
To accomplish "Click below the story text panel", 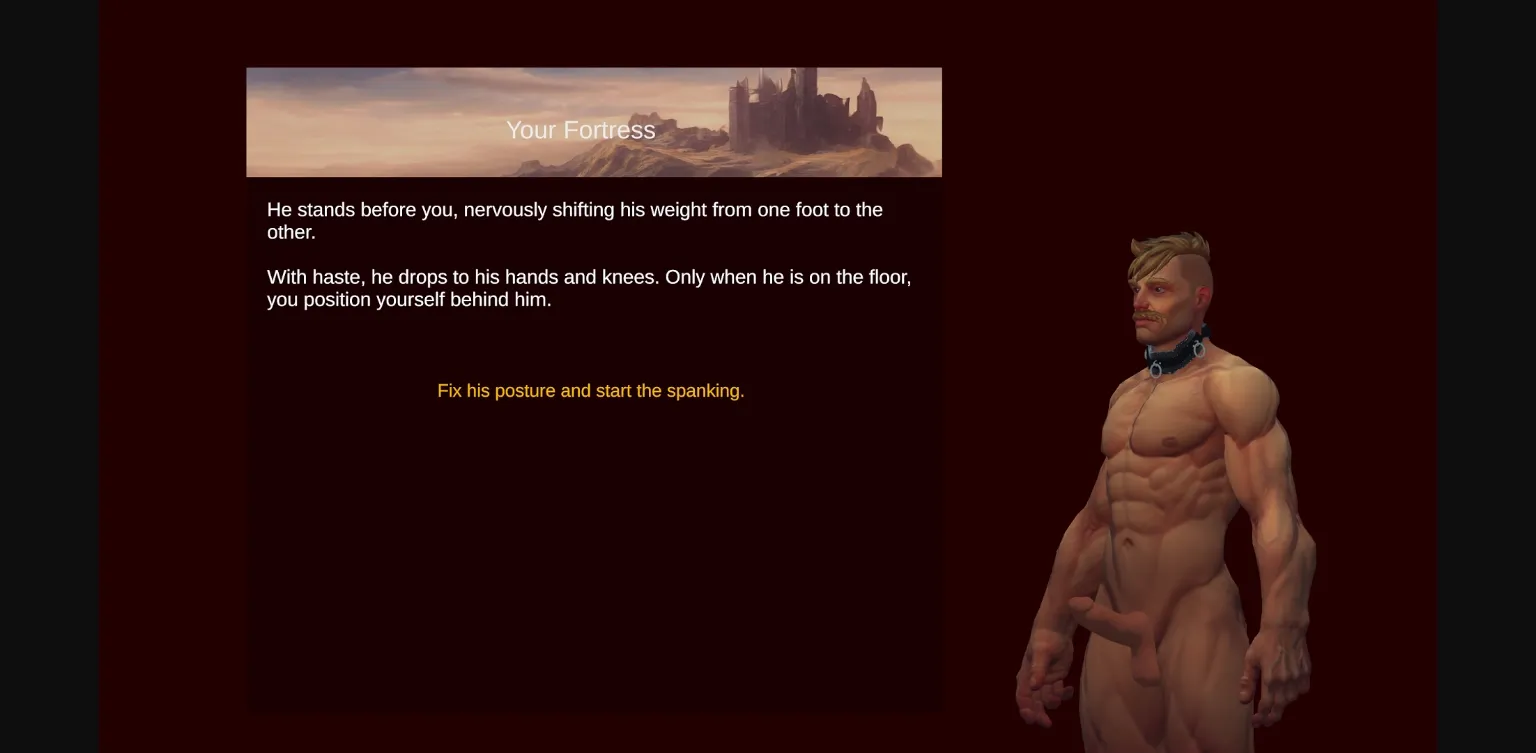I will coord(594,733).
